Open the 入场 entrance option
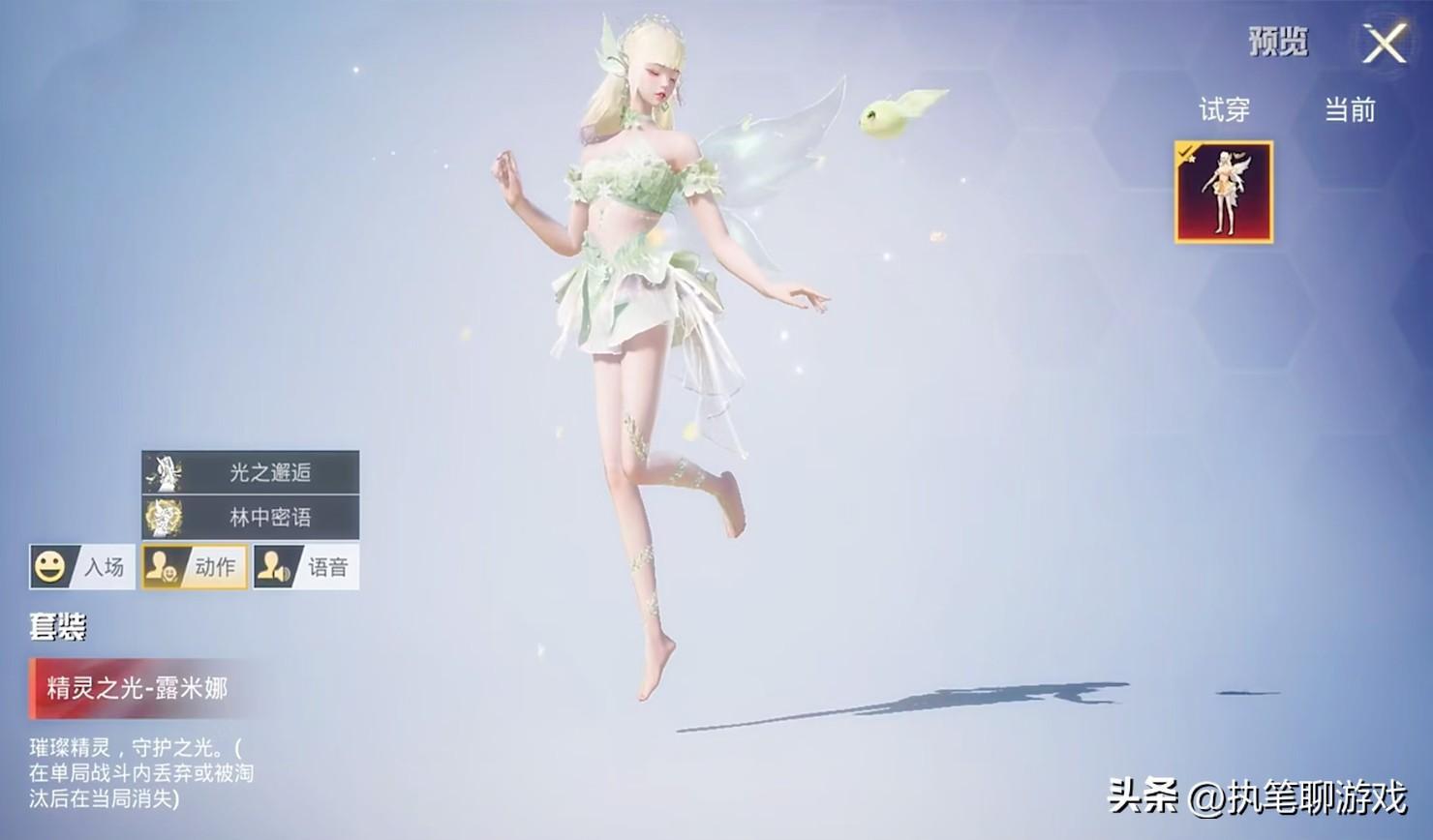The image size is (1433, 840). [81, 567]
